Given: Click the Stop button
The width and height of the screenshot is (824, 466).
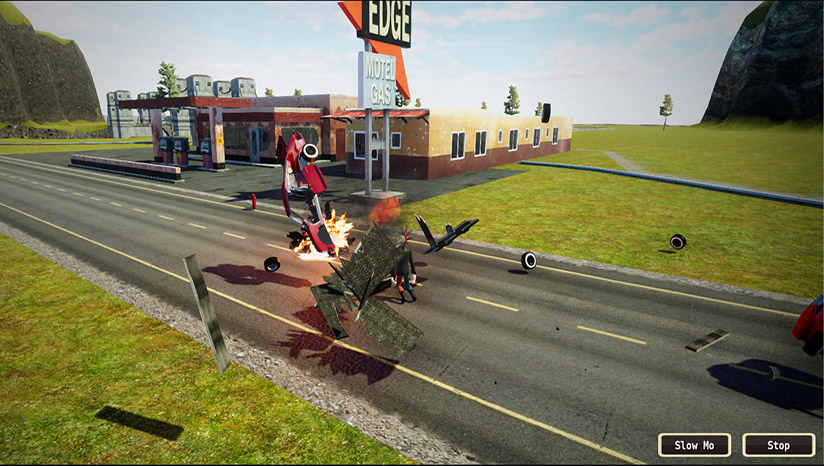Looking at the screenshot, I should coord(778,445).
